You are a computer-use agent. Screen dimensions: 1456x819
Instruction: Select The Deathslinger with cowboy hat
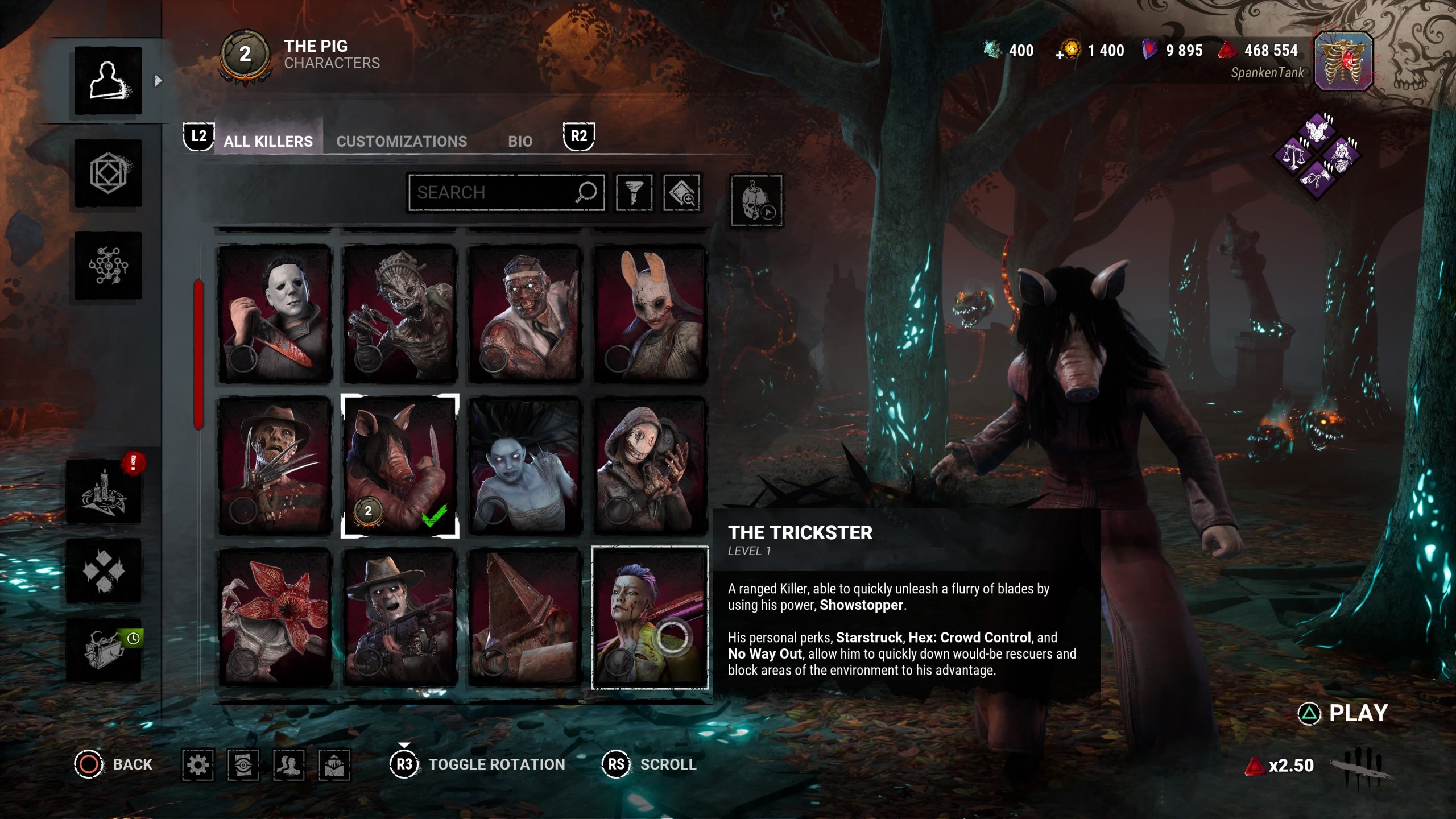pyautogui.click(x=400, y=618)
